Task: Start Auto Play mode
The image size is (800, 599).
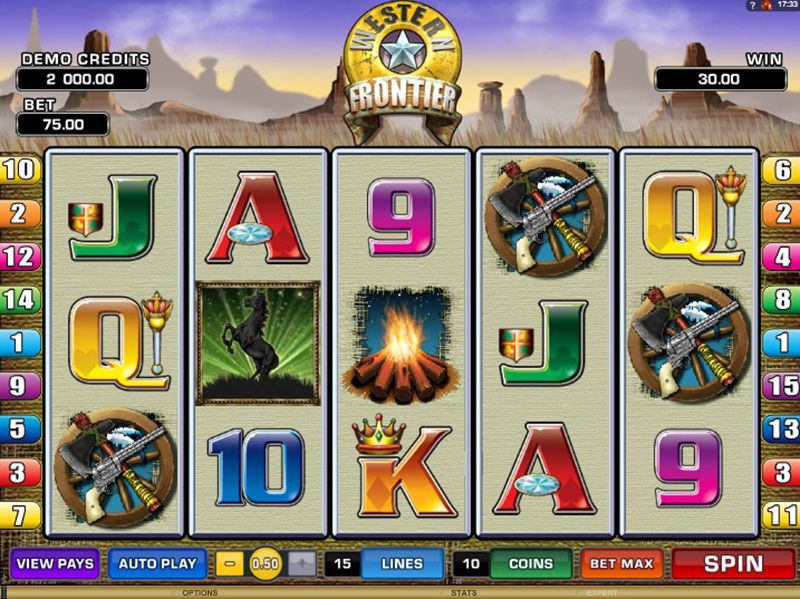Action: click(158, 563)
